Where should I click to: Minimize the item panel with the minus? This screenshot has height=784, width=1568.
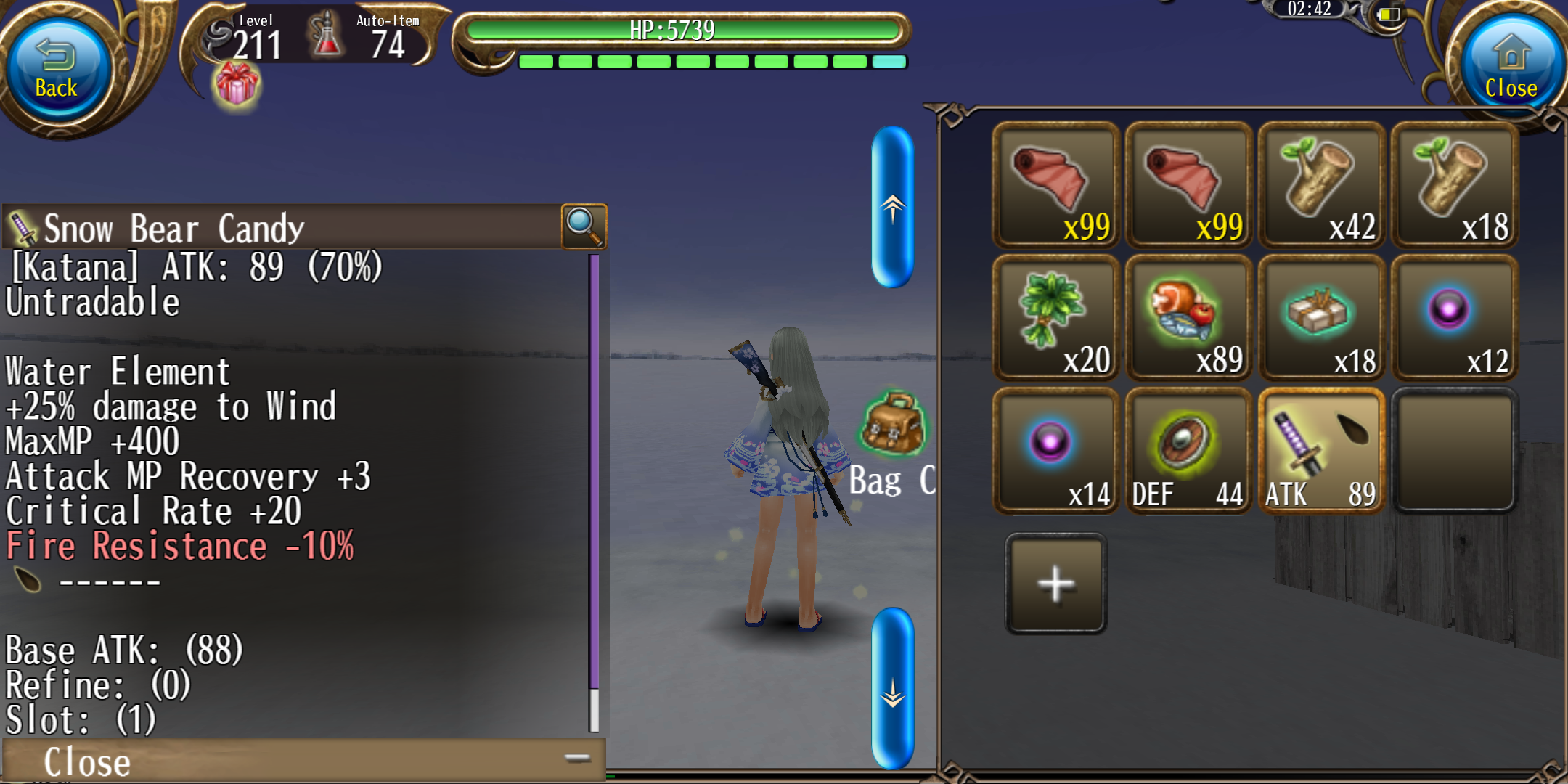[577, 759]
